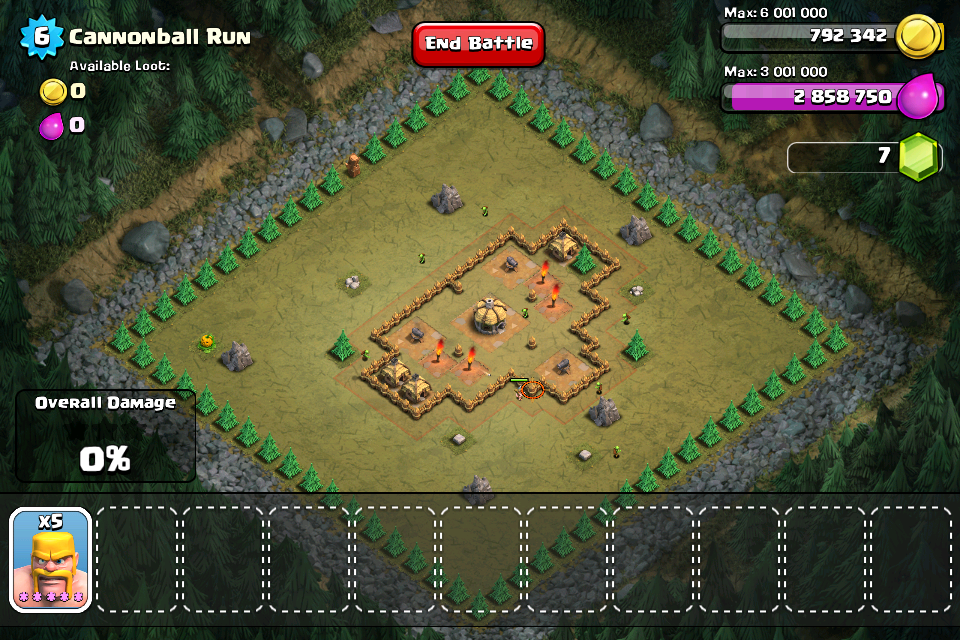
Task: Tap the pink elixir drop storage icon
Action: point(918,98)
